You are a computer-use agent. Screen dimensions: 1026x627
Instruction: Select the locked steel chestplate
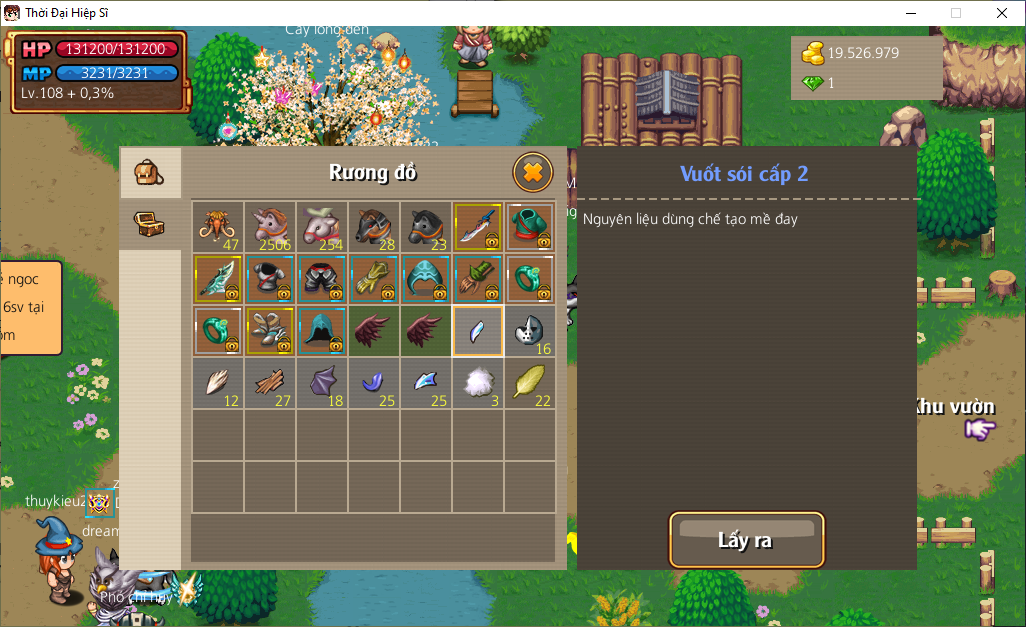pos(270,279)
